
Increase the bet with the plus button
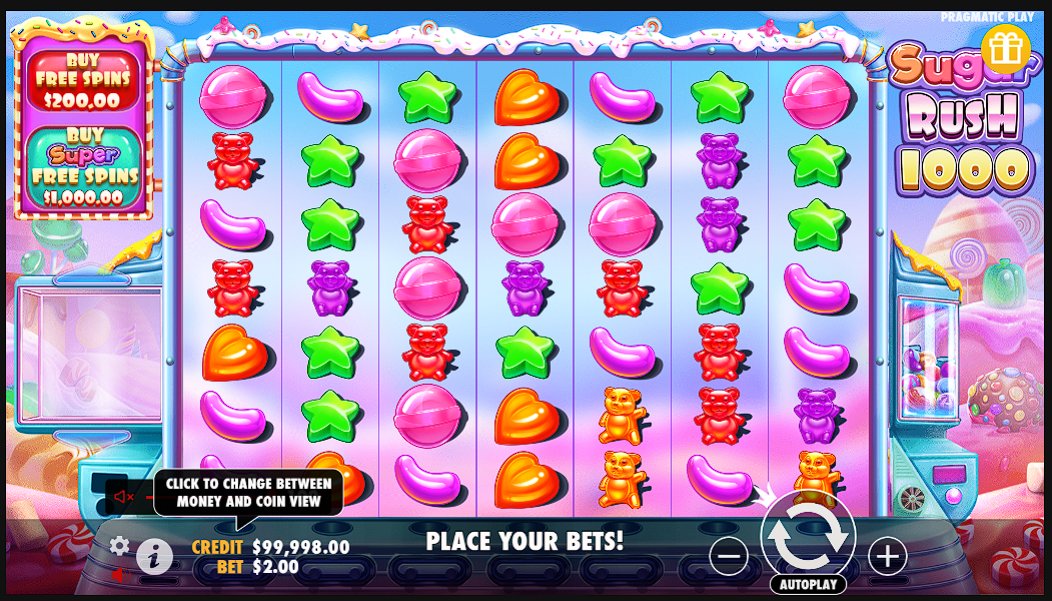pyautogui.click(x=887, y=555)
